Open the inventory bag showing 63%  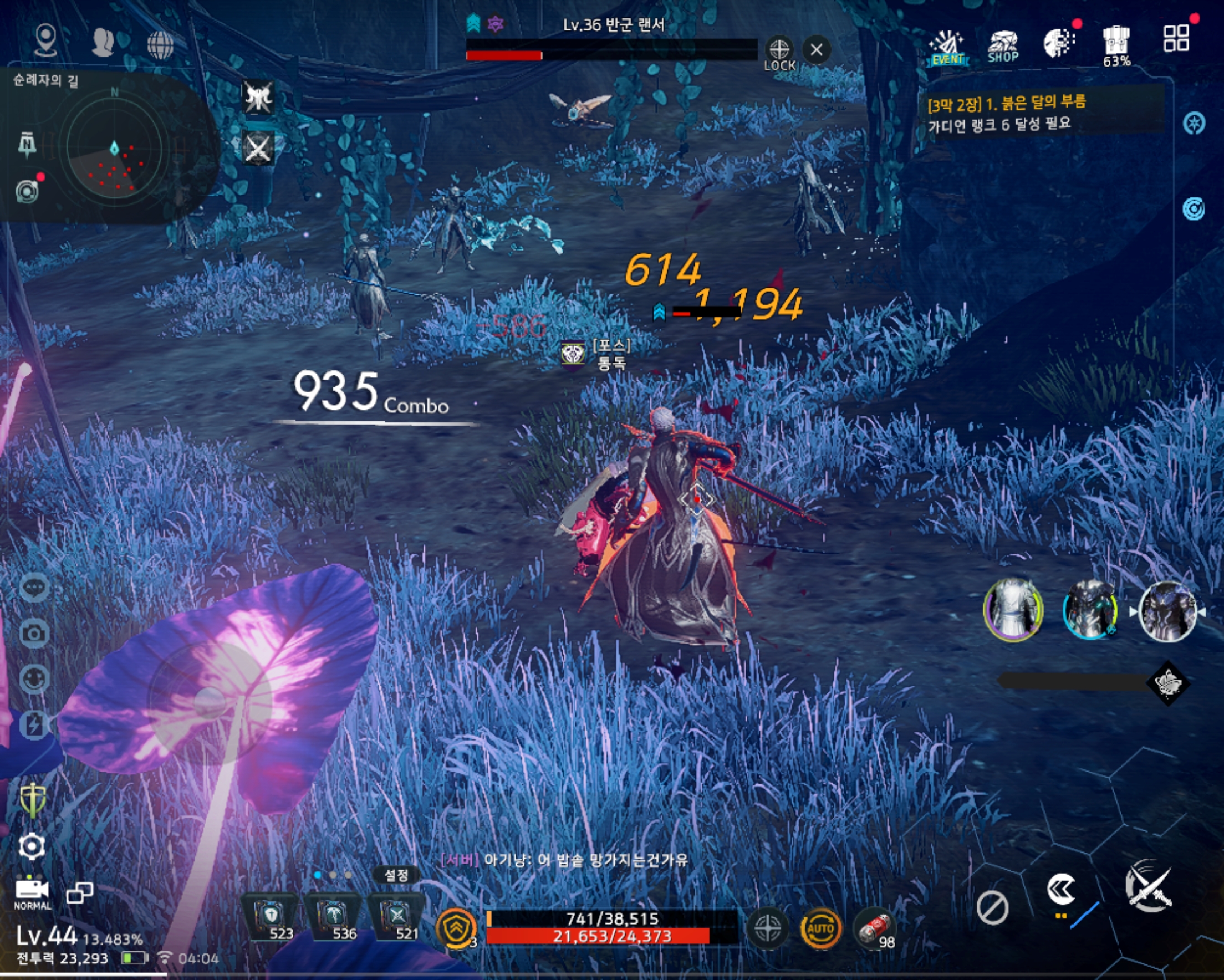[1116, 45]
